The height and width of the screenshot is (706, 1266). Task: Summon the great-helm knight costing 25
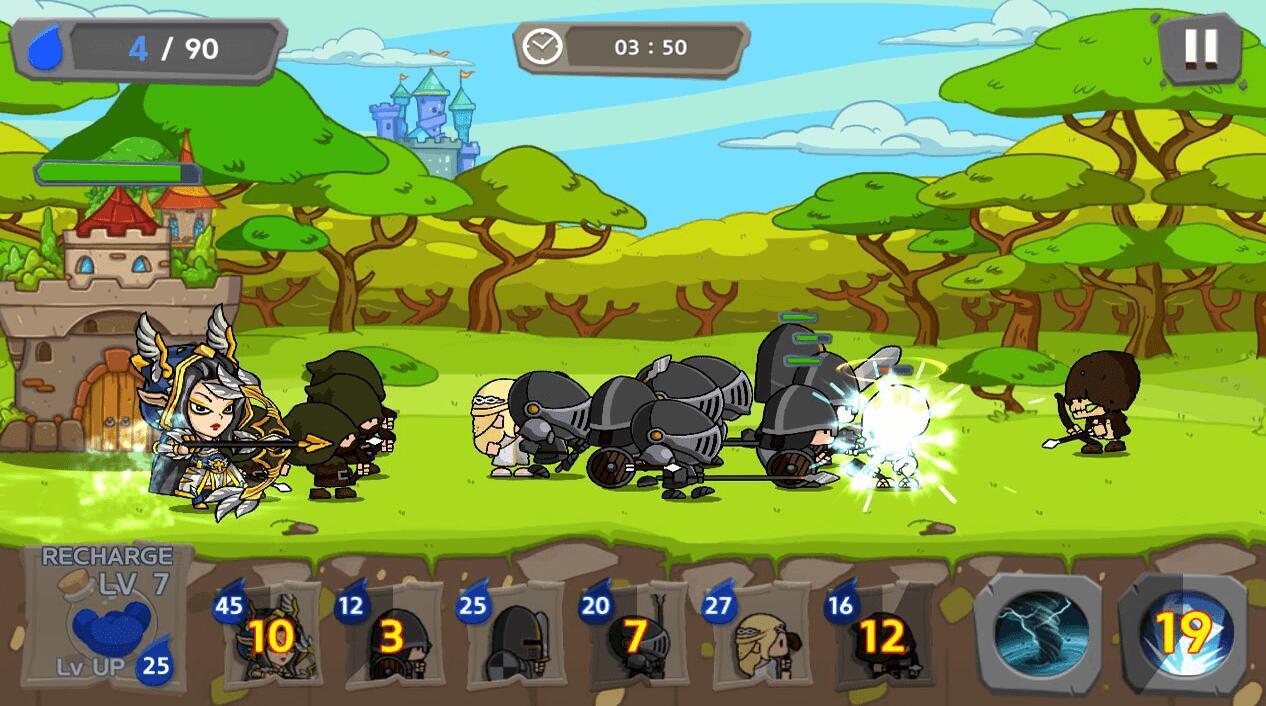514,636
